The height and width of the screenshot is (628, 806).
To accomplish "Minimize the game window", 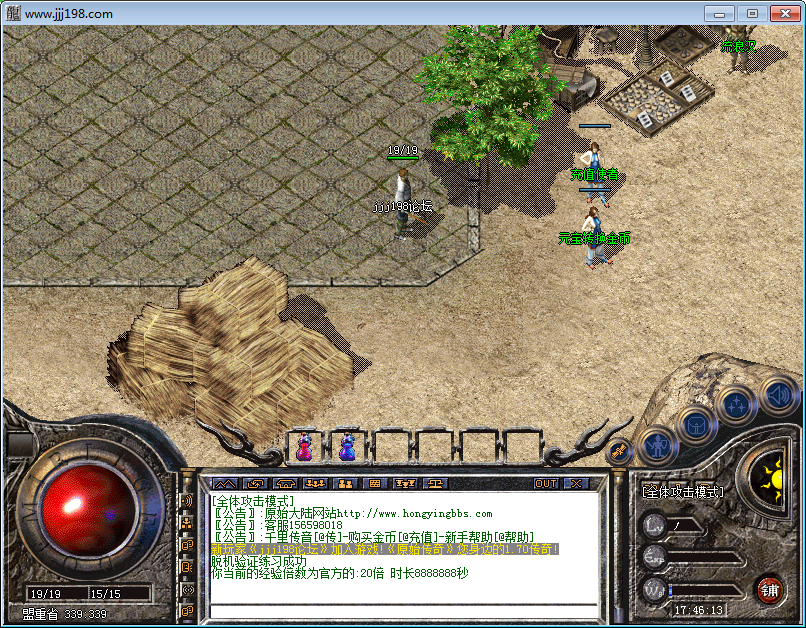I will 719,13.
